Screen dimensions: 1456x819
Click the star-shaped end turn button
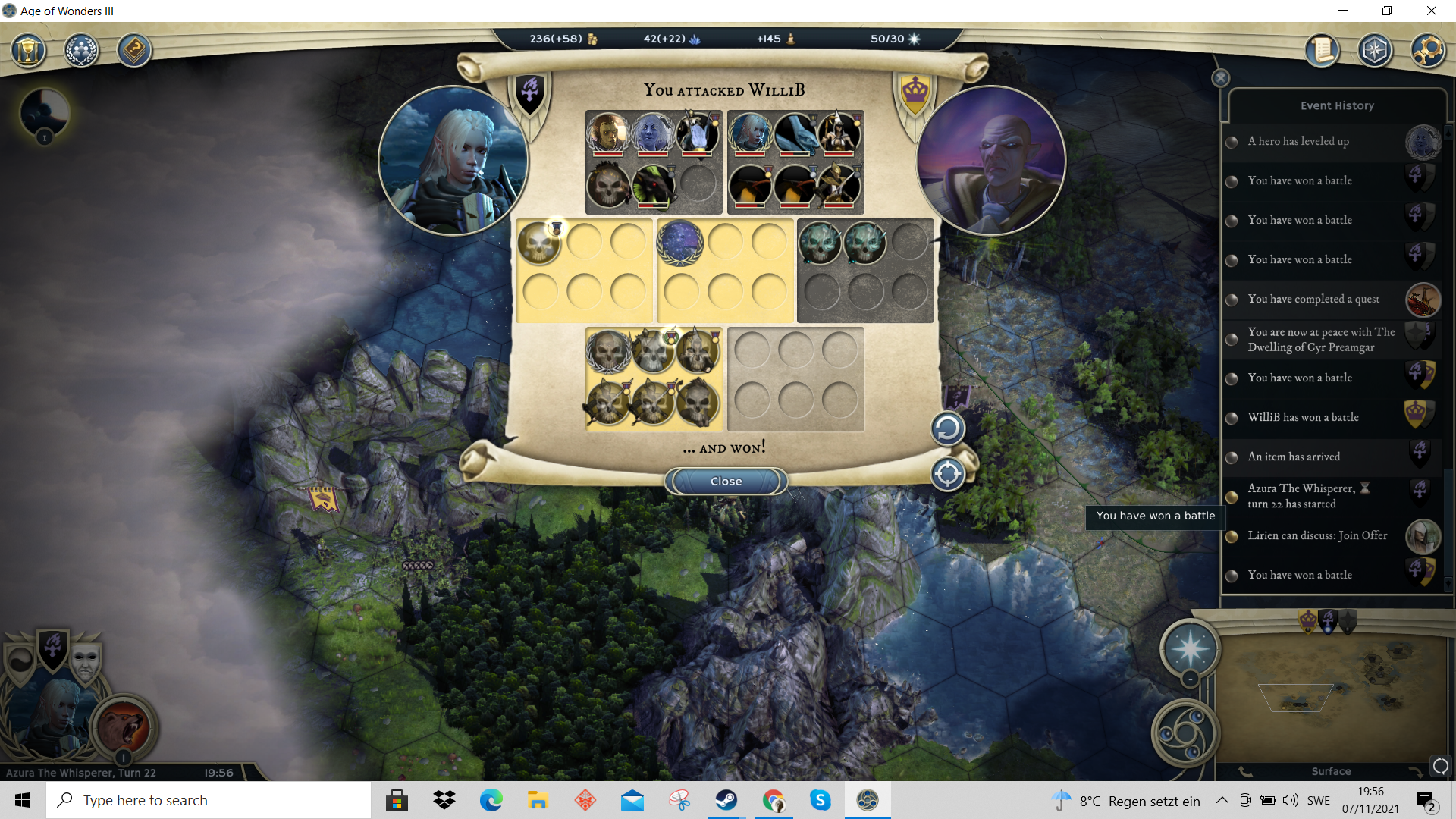click(1190, 649)
